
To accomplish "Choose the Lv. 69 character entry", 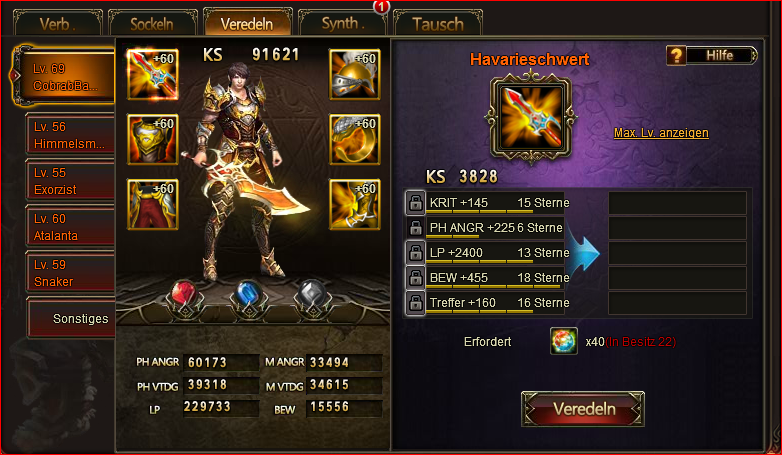I will 68,77.
